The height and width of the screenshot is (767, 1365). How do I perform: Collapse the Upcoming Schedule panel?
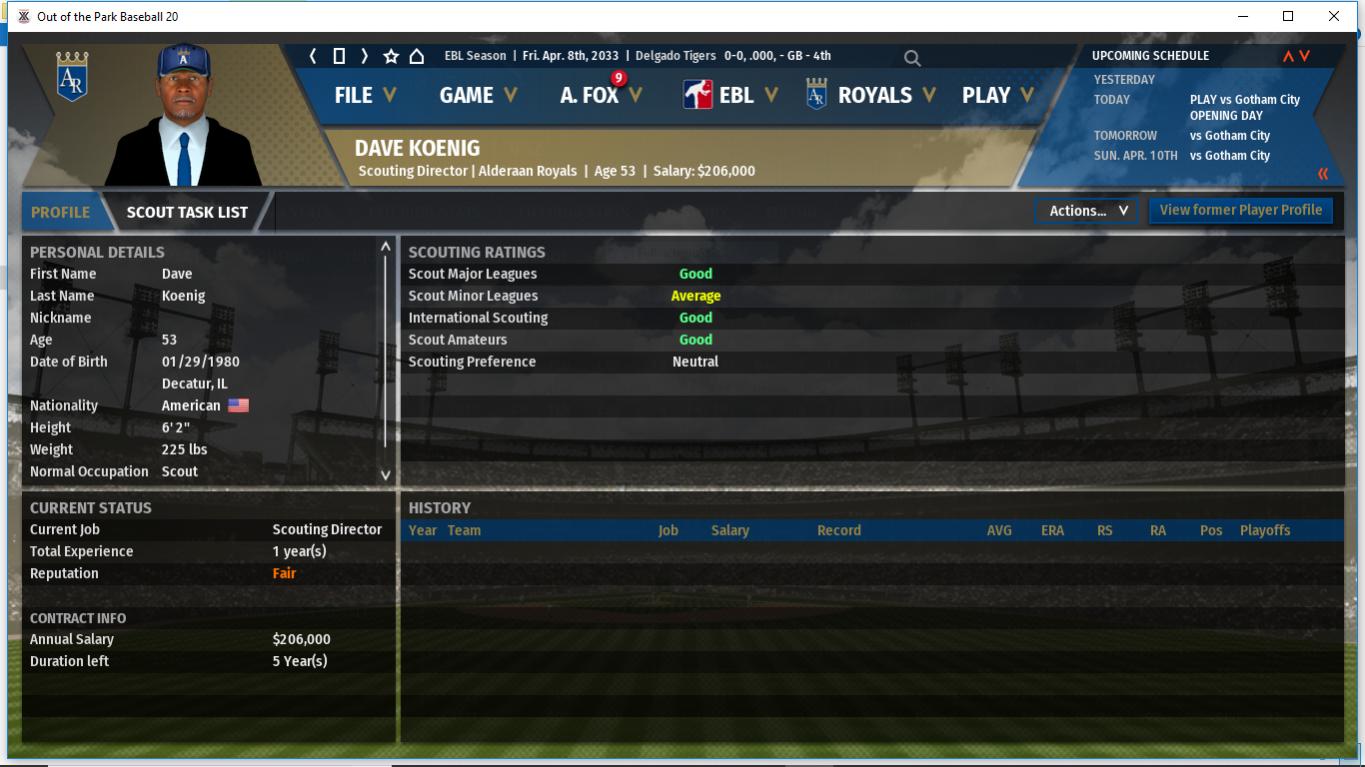tap(1323, 174)
